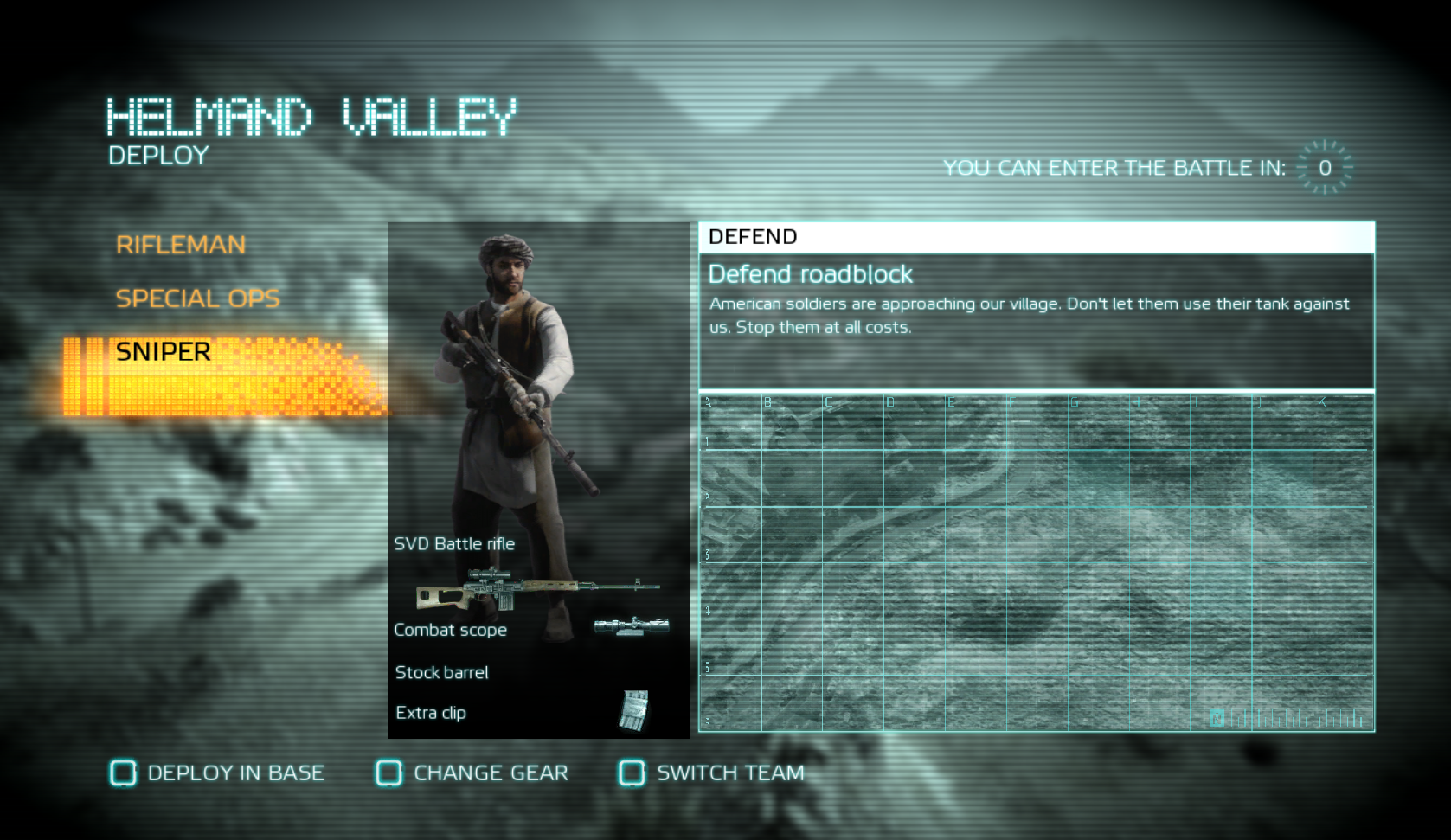Click the tactical grid map

point(1036,562)
